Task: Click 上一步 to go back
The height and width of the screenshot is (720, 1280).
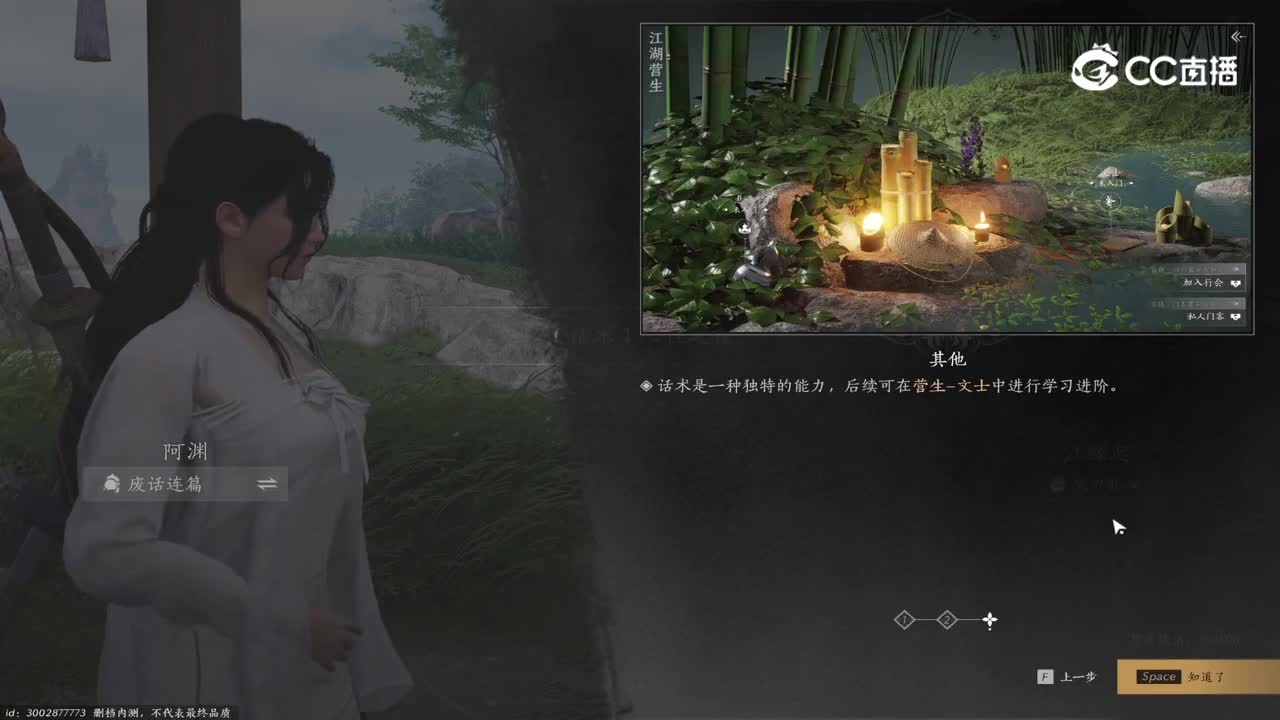Action: (1078, 677)
